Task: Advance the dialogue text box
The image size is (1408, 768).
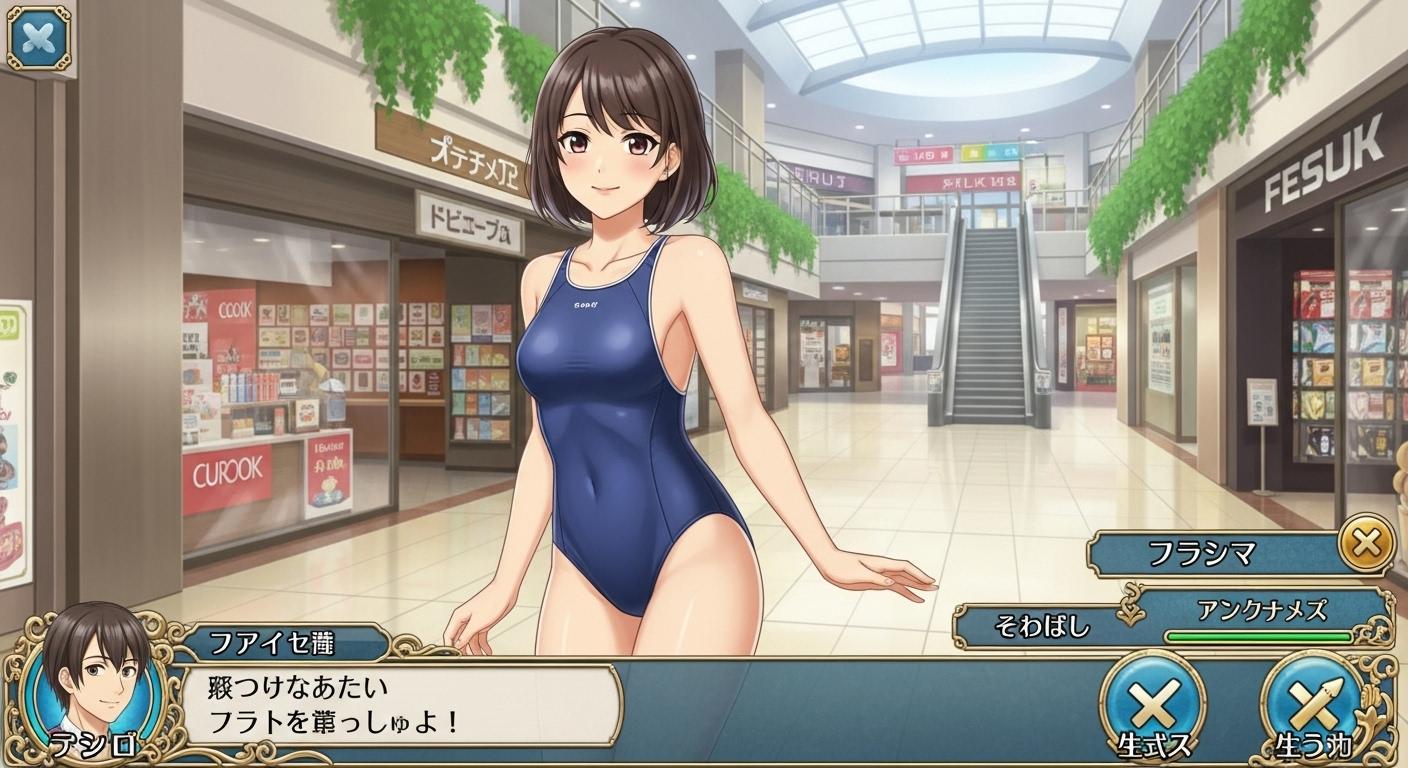Action: [x=400, y=704]
